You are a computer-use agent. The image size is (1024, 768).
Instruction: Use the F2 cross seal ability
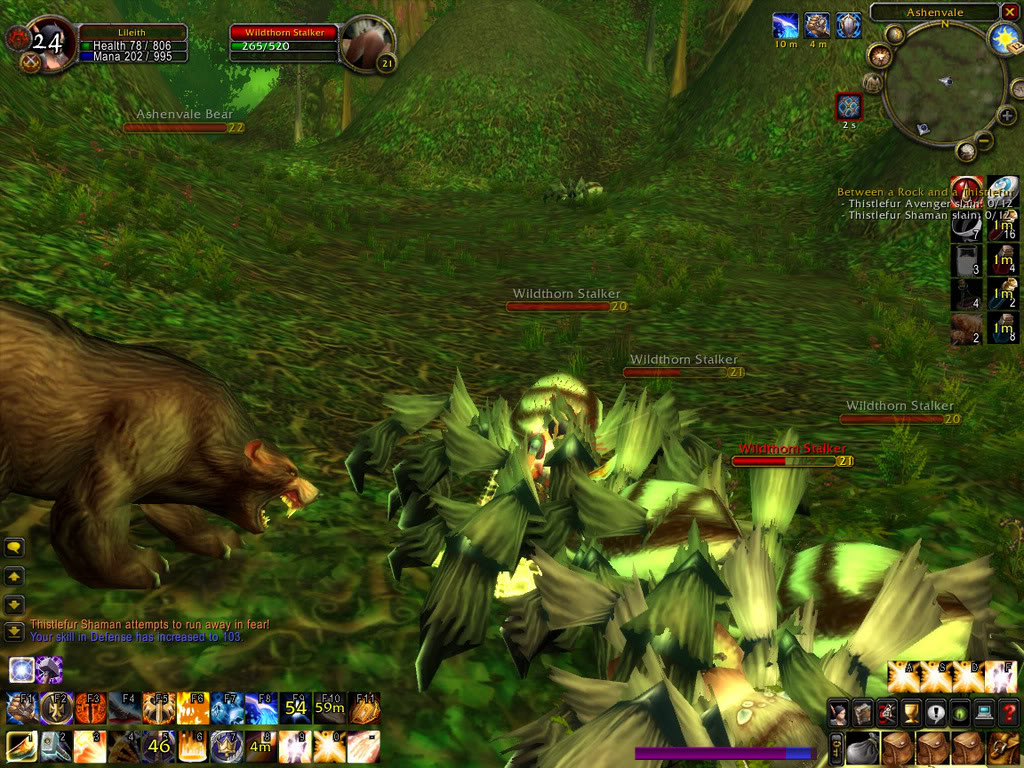[x=56, y=707]
